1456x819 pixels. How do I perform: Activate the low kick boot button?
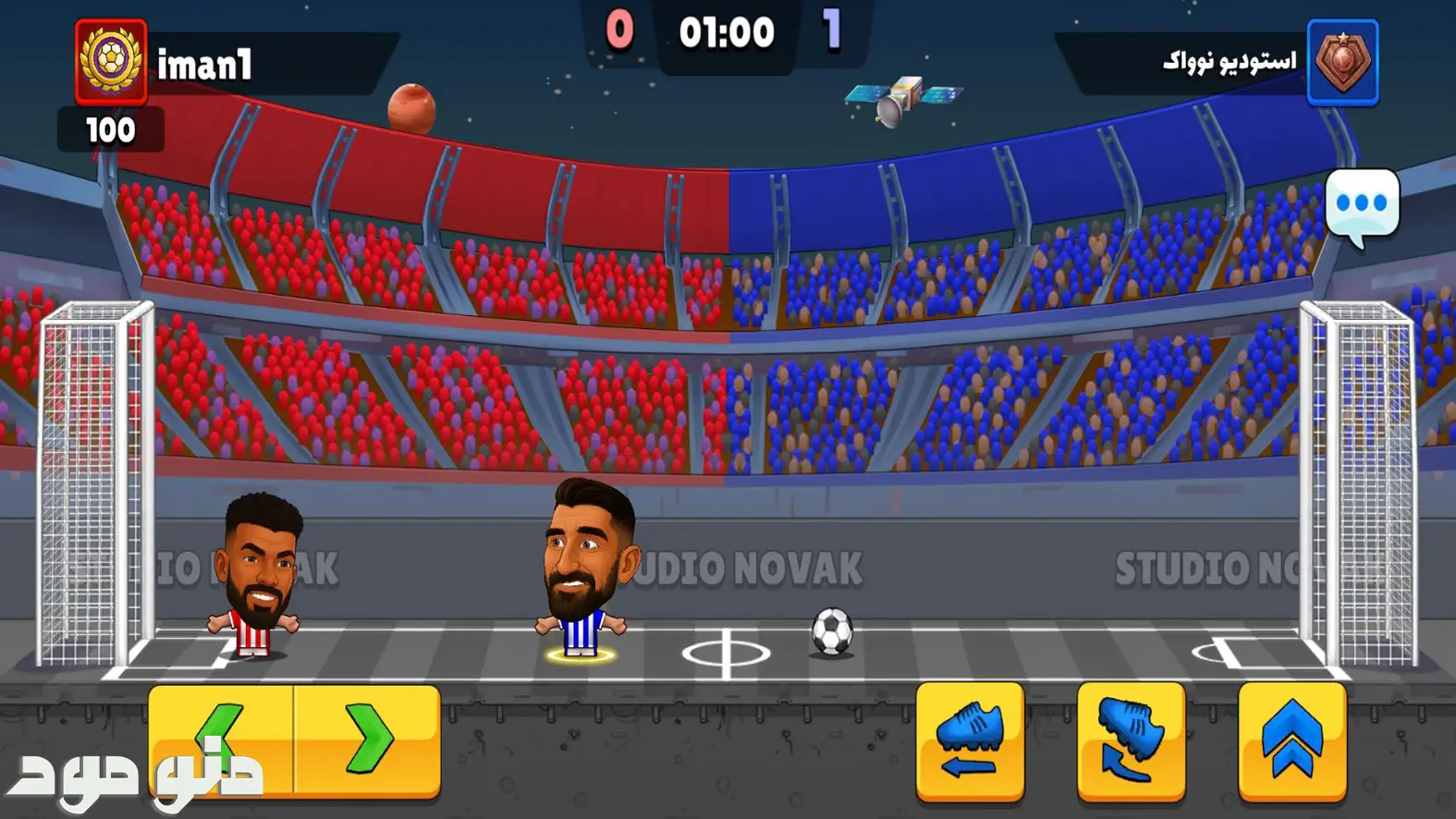click(x=970, y=740)
